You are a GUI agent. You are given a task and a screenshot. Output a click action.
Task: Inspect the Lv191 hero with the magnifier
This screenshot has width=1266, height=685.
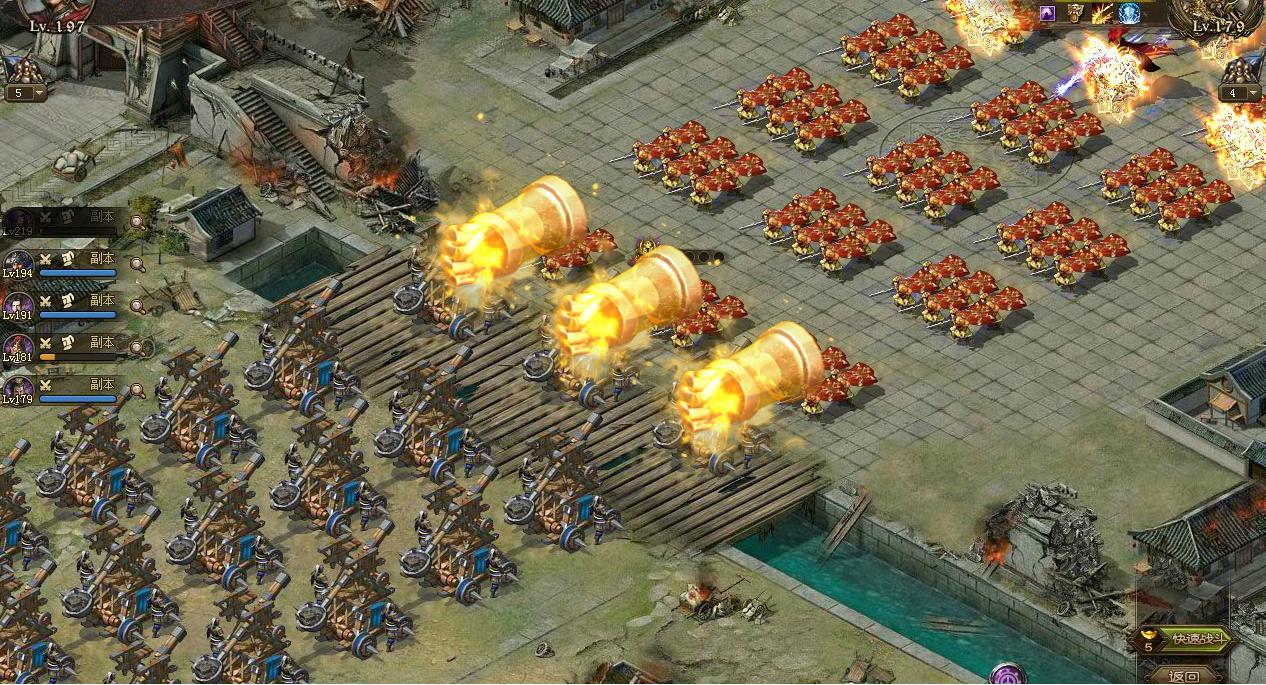point(136,307)
